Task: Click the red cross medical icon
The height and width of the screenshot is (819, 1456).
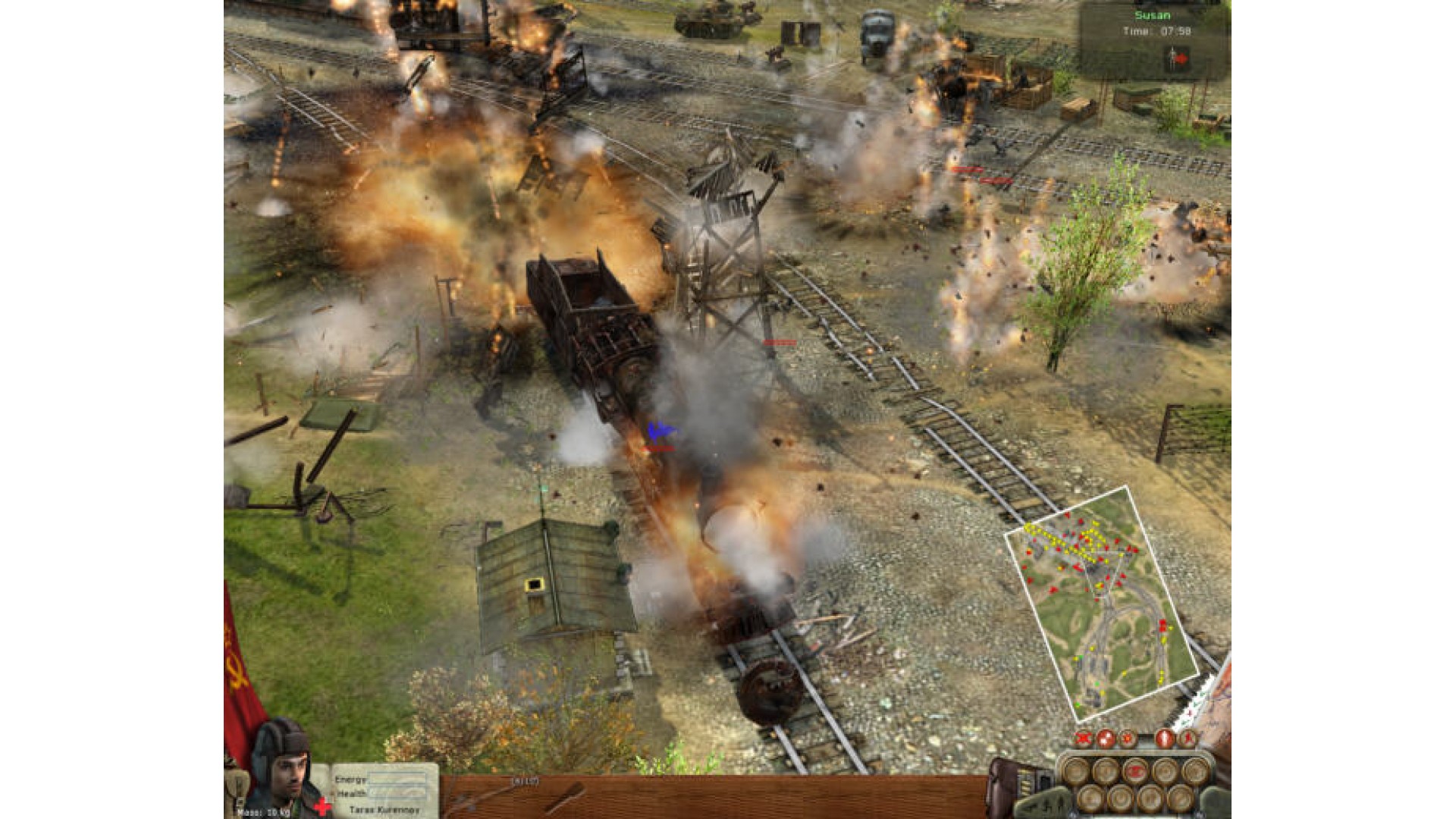Action: 323,807
